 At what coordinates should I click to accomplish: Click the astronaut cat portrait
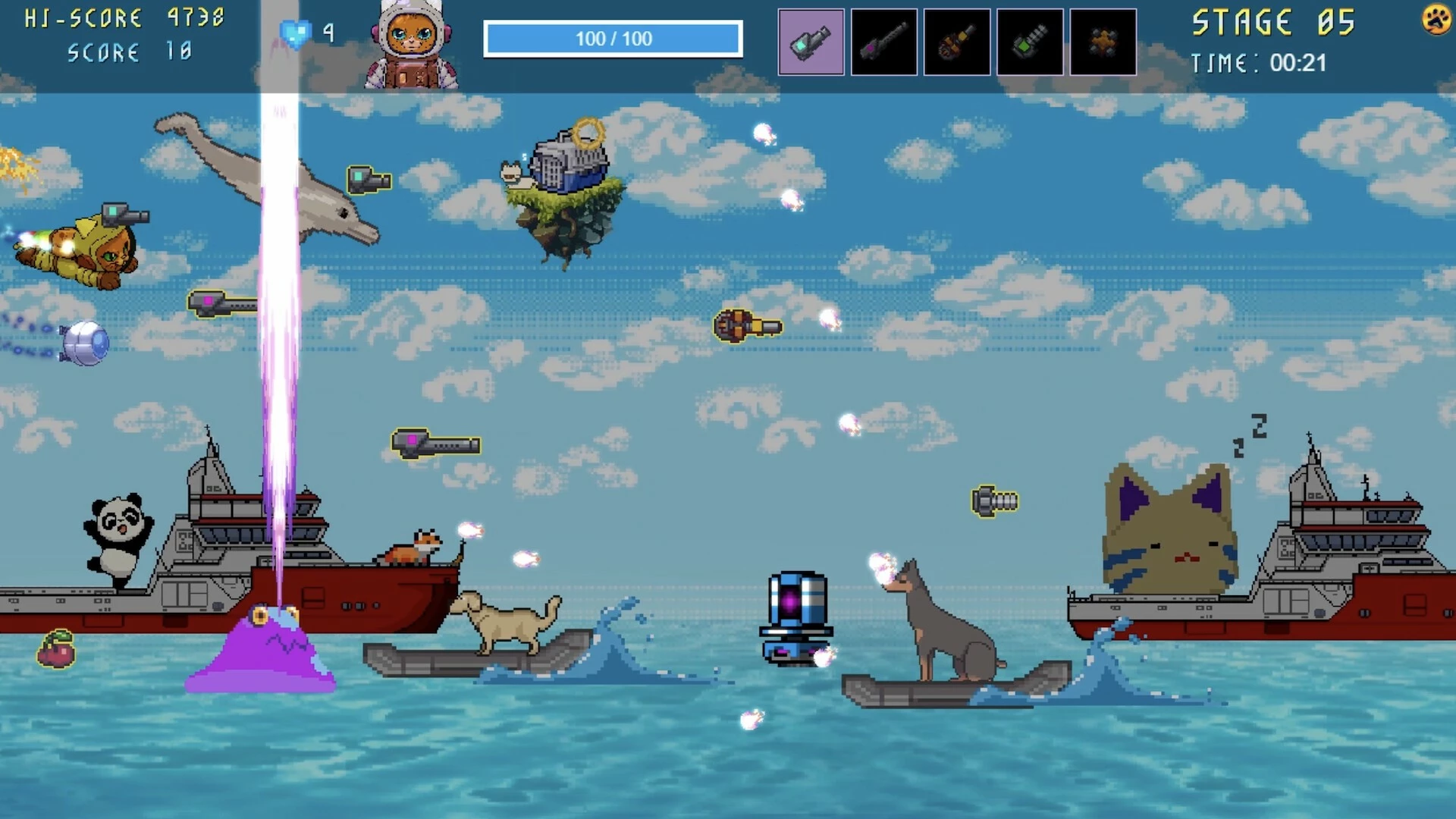411,45
